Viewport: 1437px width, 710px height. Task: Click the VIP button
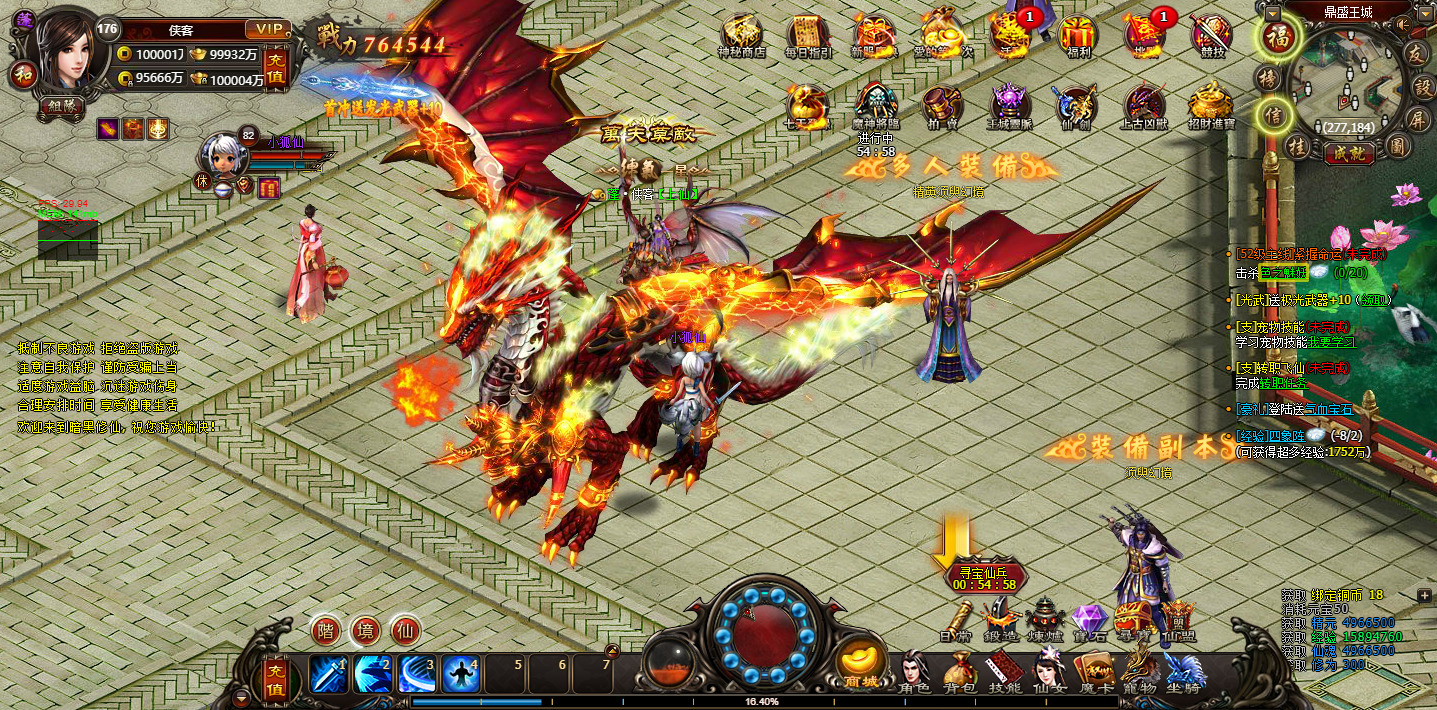(x=267, y=29)
